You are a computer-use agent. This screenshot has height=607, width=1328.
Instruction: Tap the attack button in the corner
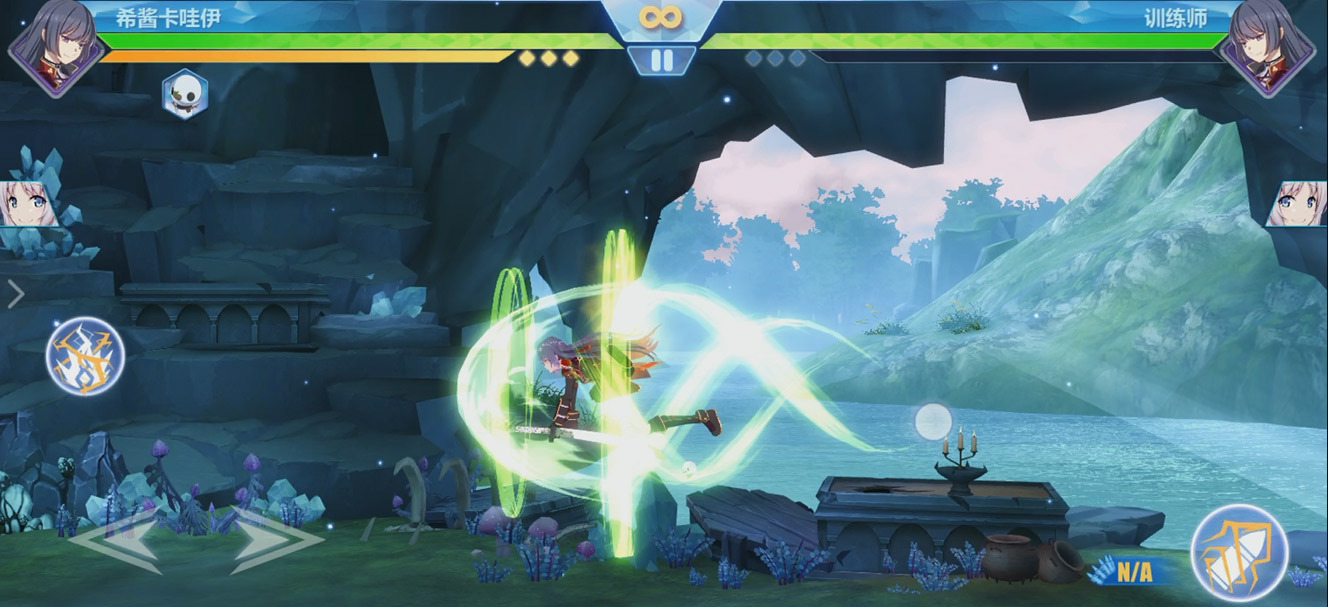click(1239, 552)
